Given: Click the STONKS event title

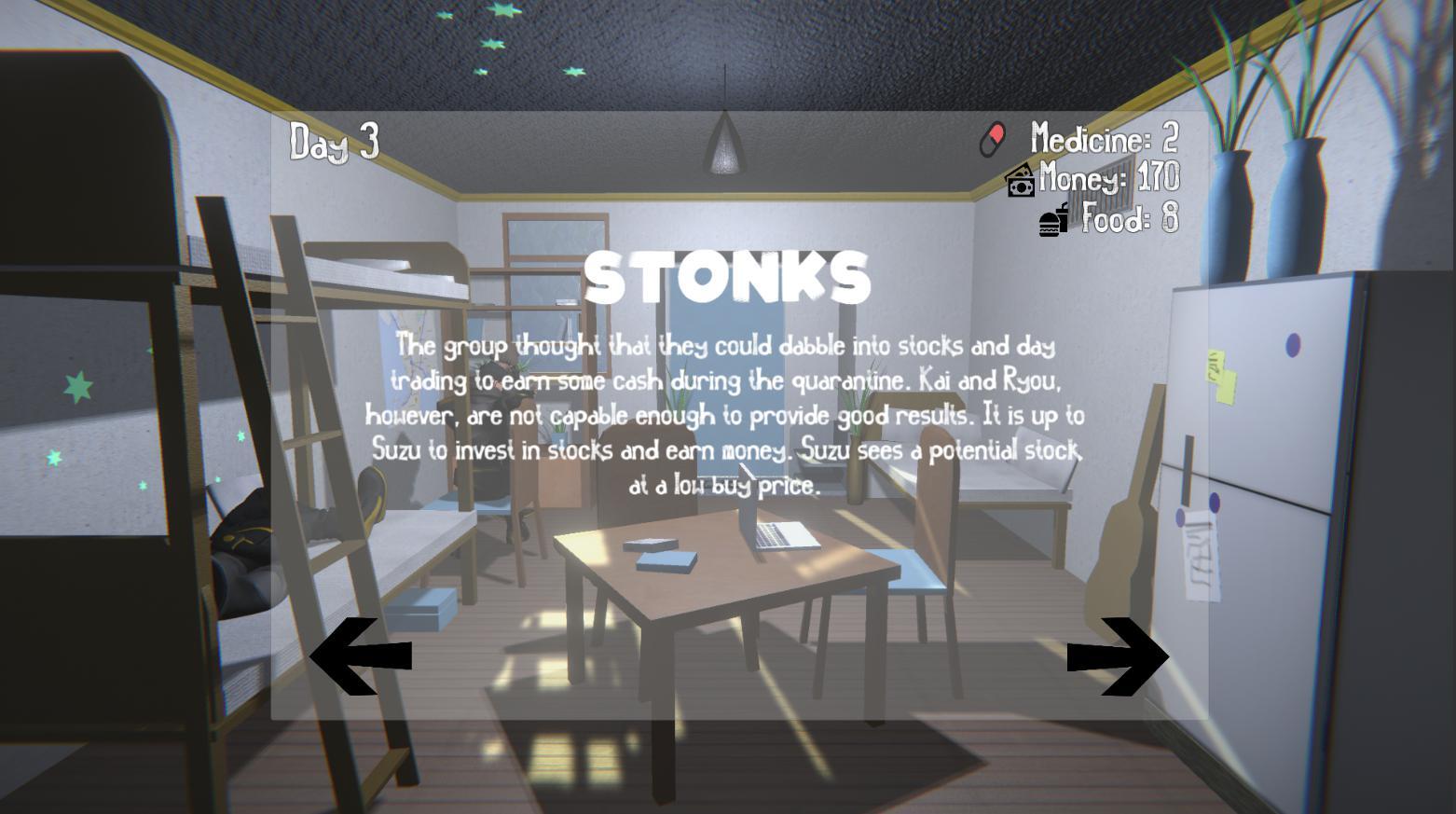Looking at the screenshot, I should [727, 277].
